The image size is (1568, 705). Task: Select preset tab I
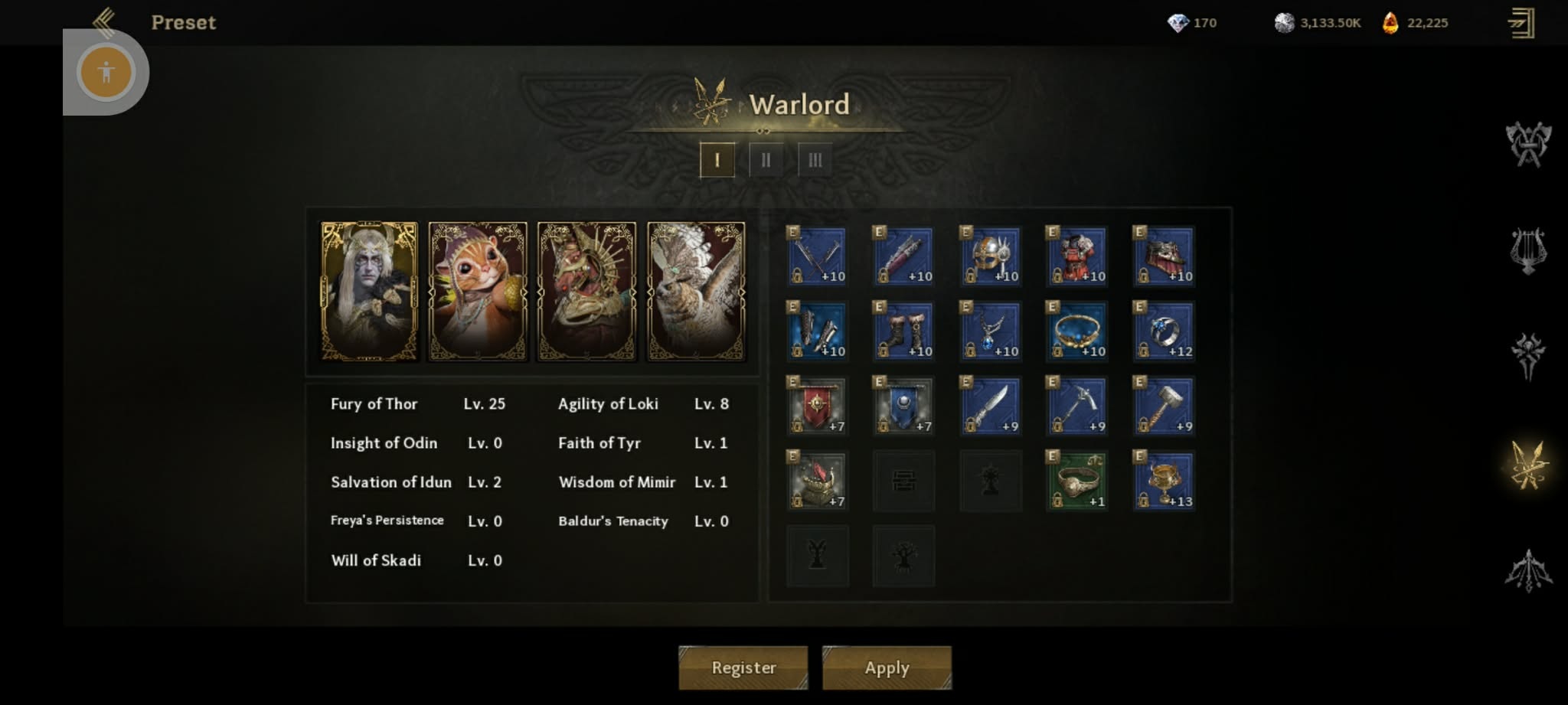(x=717, y=160)
